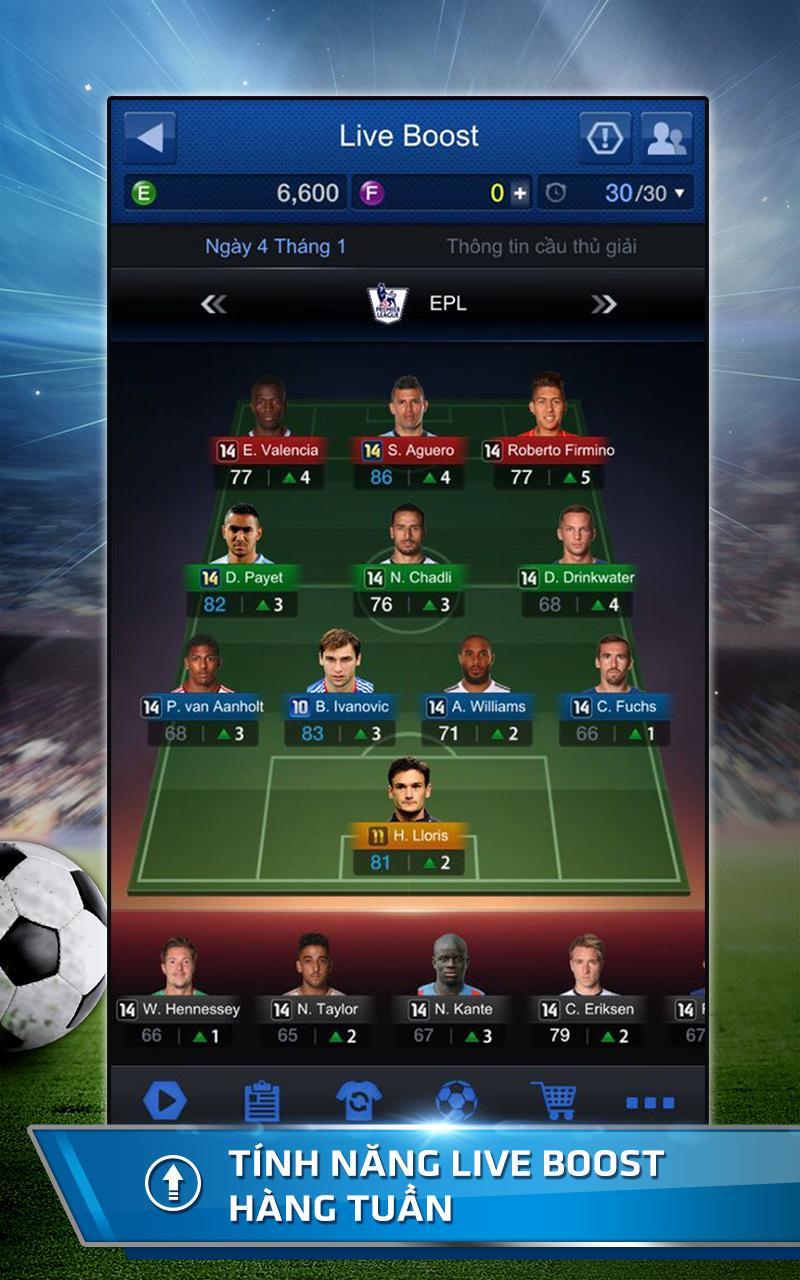Go back with the arrow button
Image resolution: width=800 pixels, height=1280 pixels.
150,137
